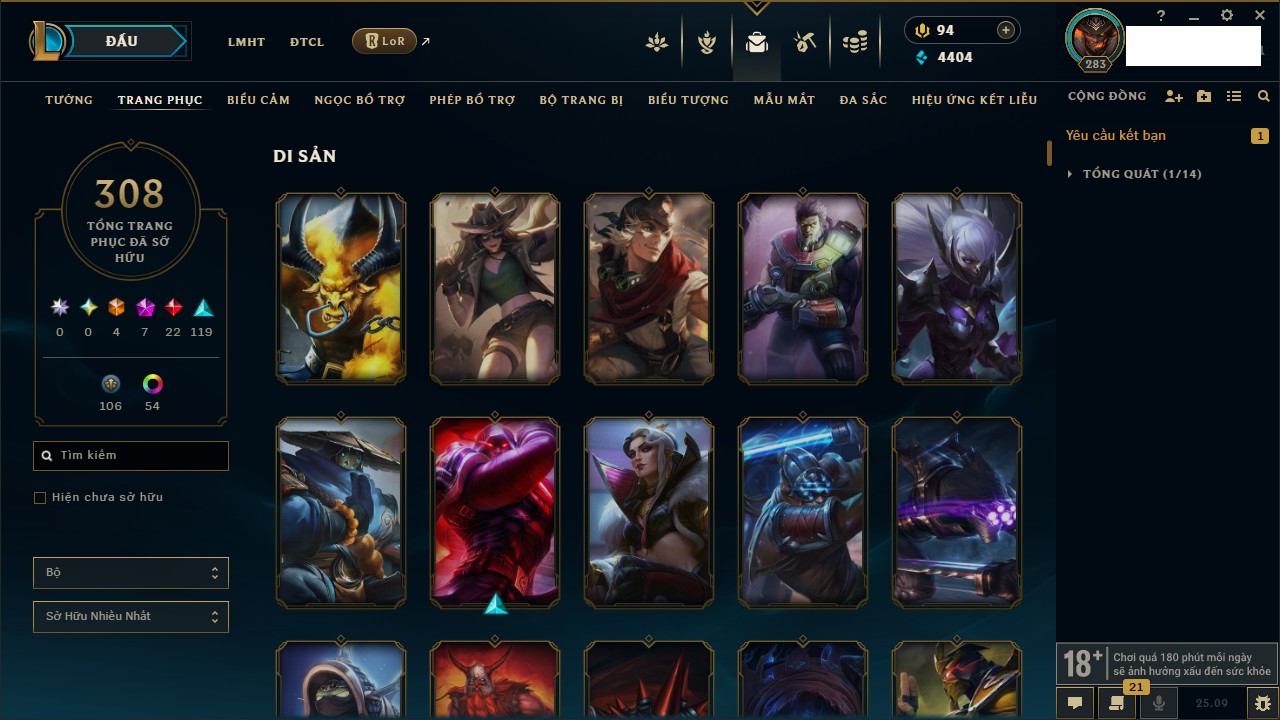Open the ĐA SẮC chromas tab
Viewport: 1280px width, 720px height.
(863, 100)
